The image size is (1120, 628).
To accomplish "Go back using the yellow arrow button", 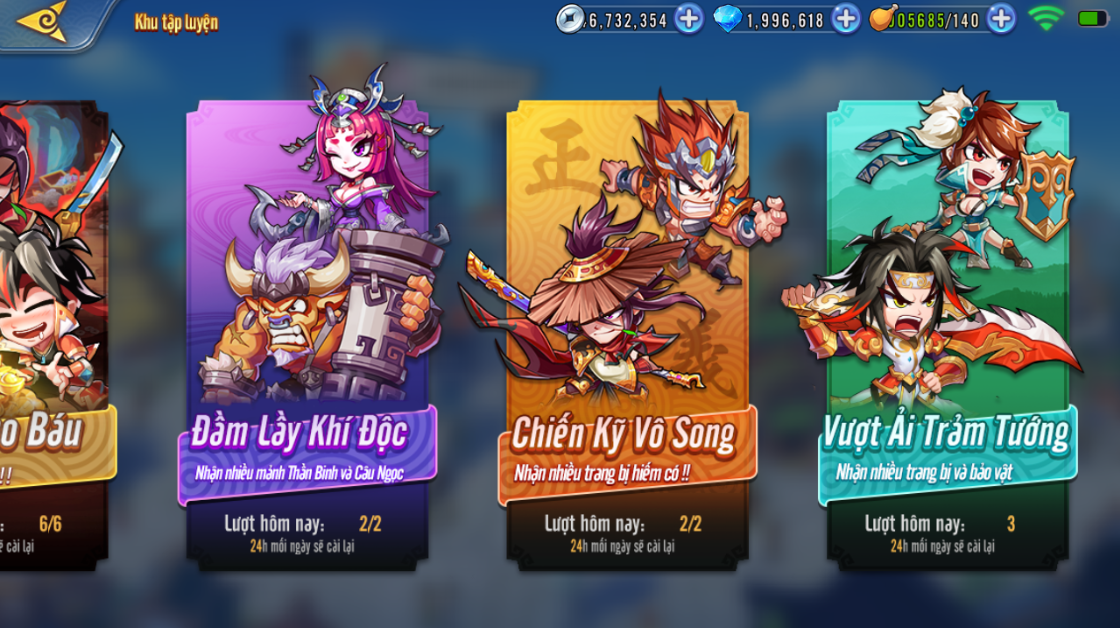I will 42,21.
